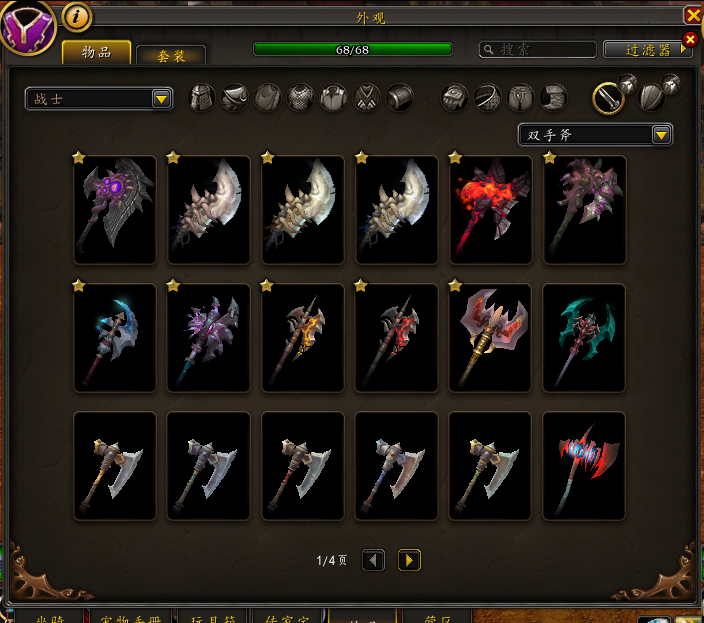
Task: Click the 搜索 search box
Action: (x=537, y=49)
